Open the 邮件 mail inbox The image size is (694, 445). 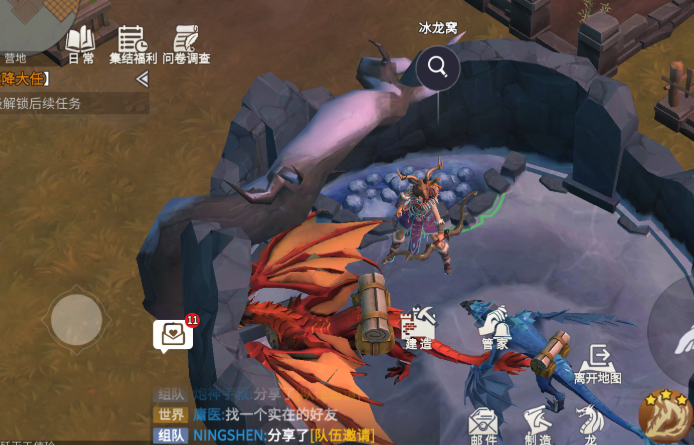pos(484,424)
